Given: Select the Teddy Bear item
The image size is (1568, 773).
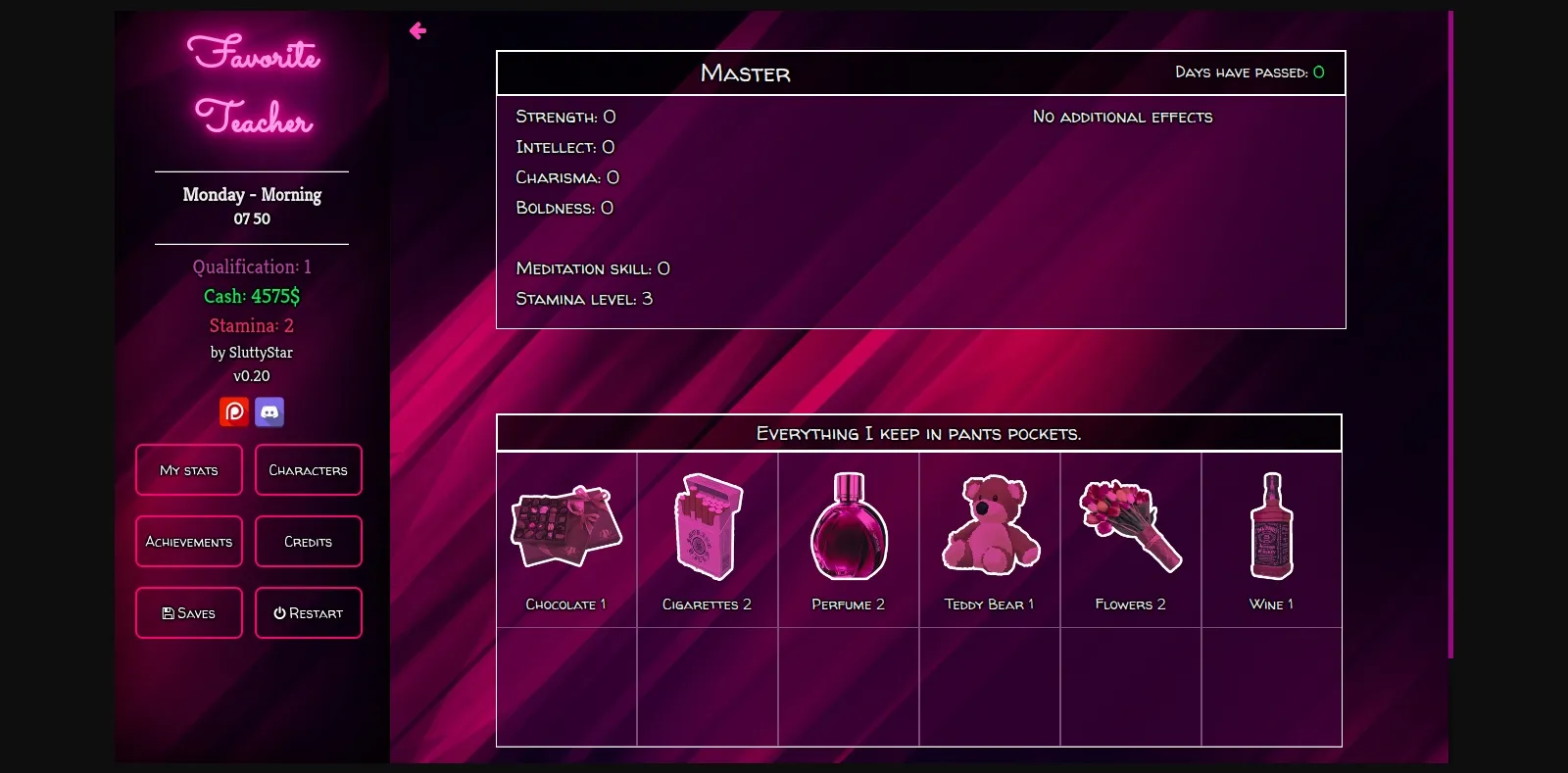Looking at the screenshot, I should (989, 527).
